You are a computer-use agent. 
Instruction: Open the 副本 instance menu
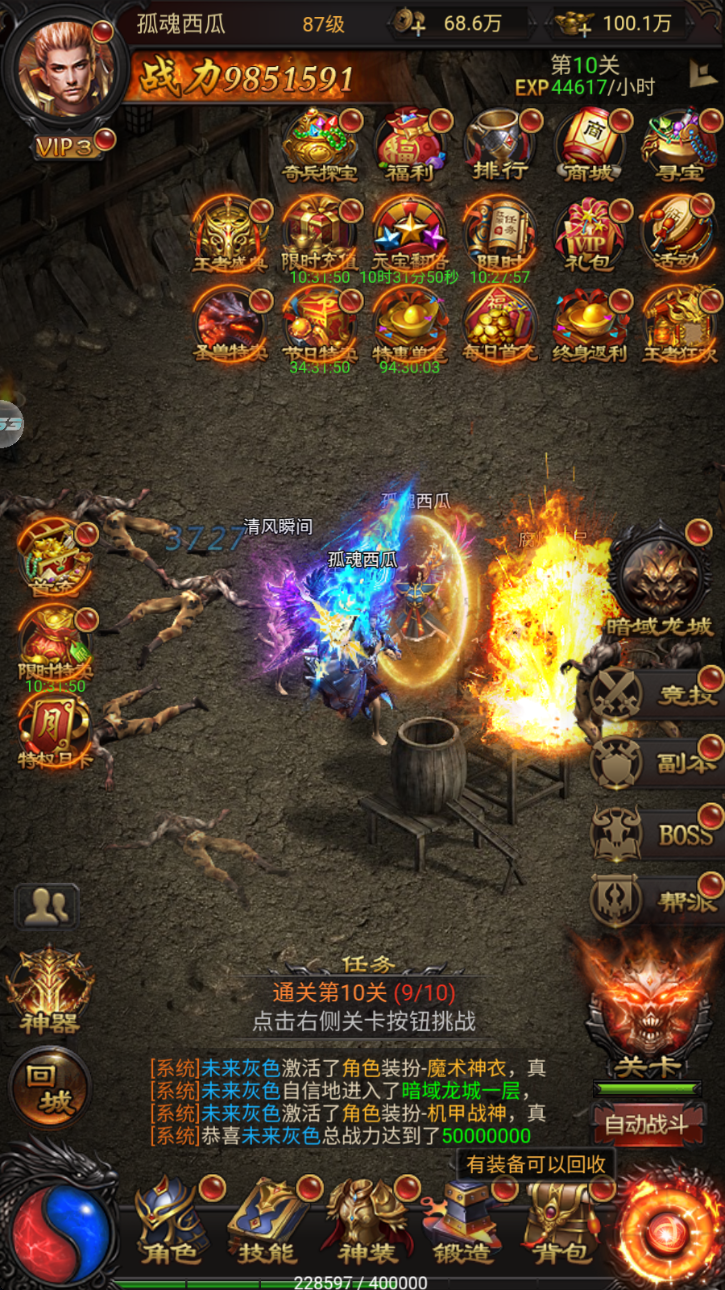pyautogui.click(x=655, y=764)
